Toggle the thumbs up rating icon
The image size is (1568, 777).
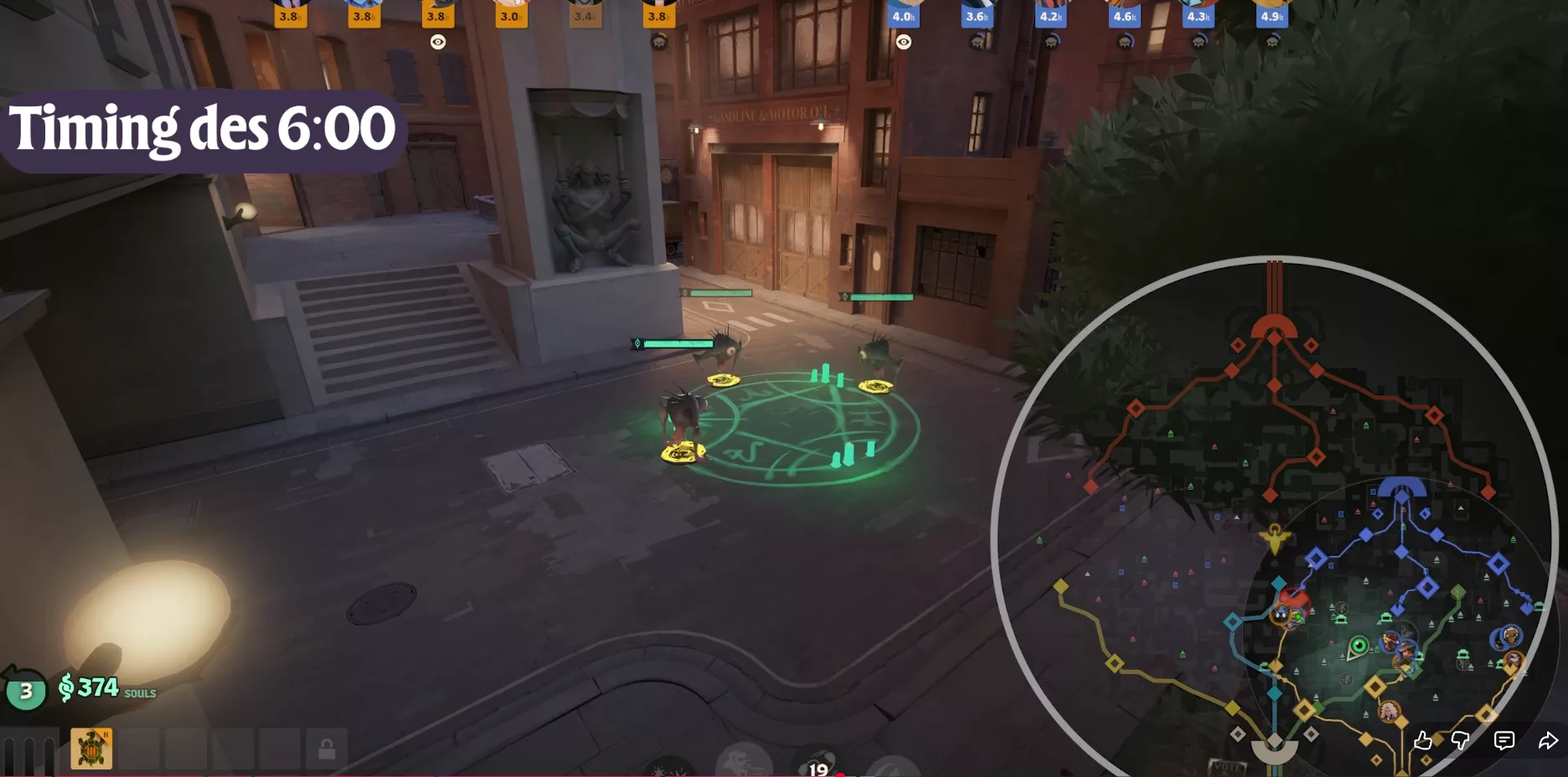[x=1424, y=738]
